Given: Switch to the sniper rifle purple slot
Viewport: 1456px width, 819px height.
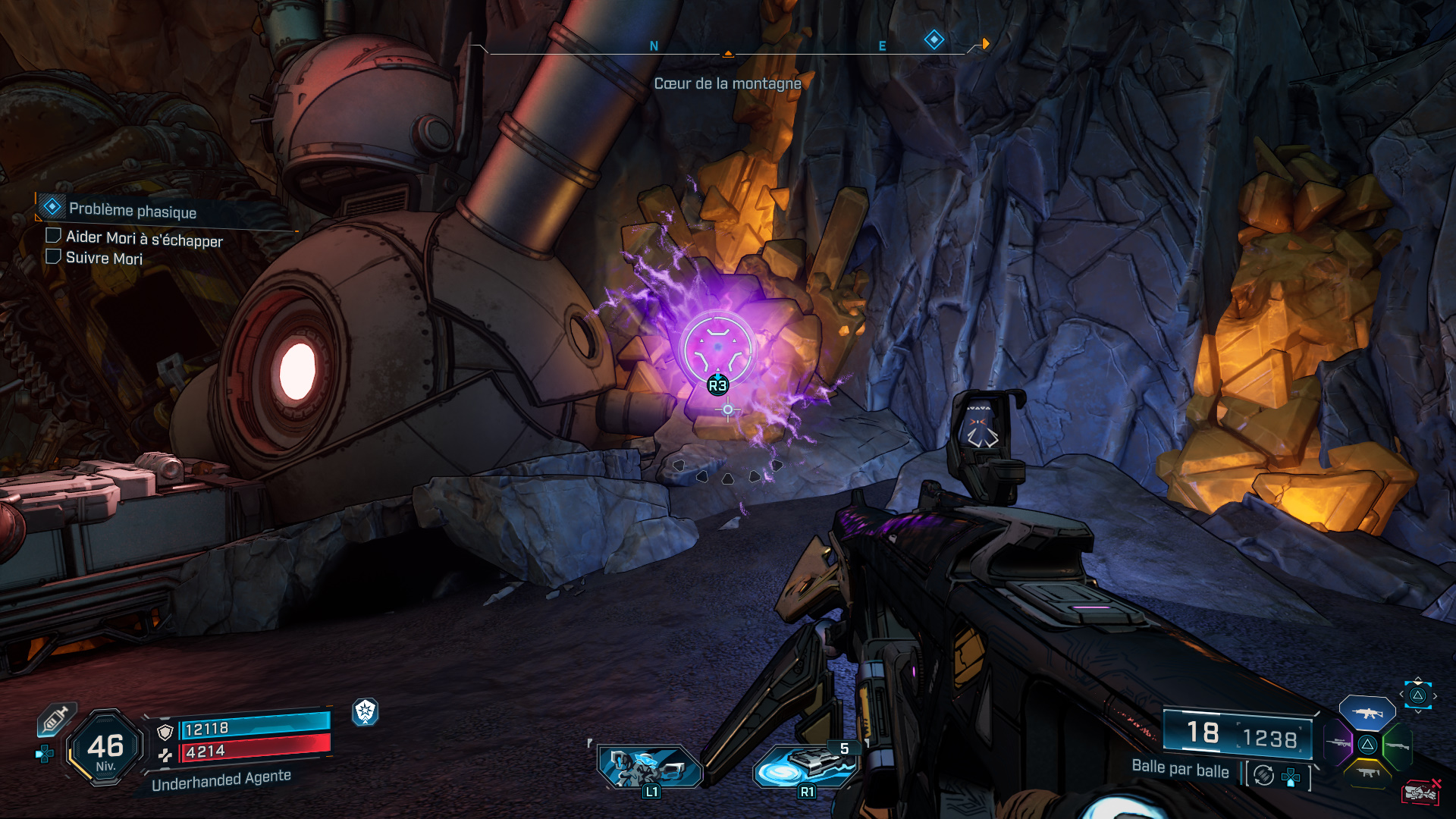Looking at the screenshot, I should click(1339, 744).
